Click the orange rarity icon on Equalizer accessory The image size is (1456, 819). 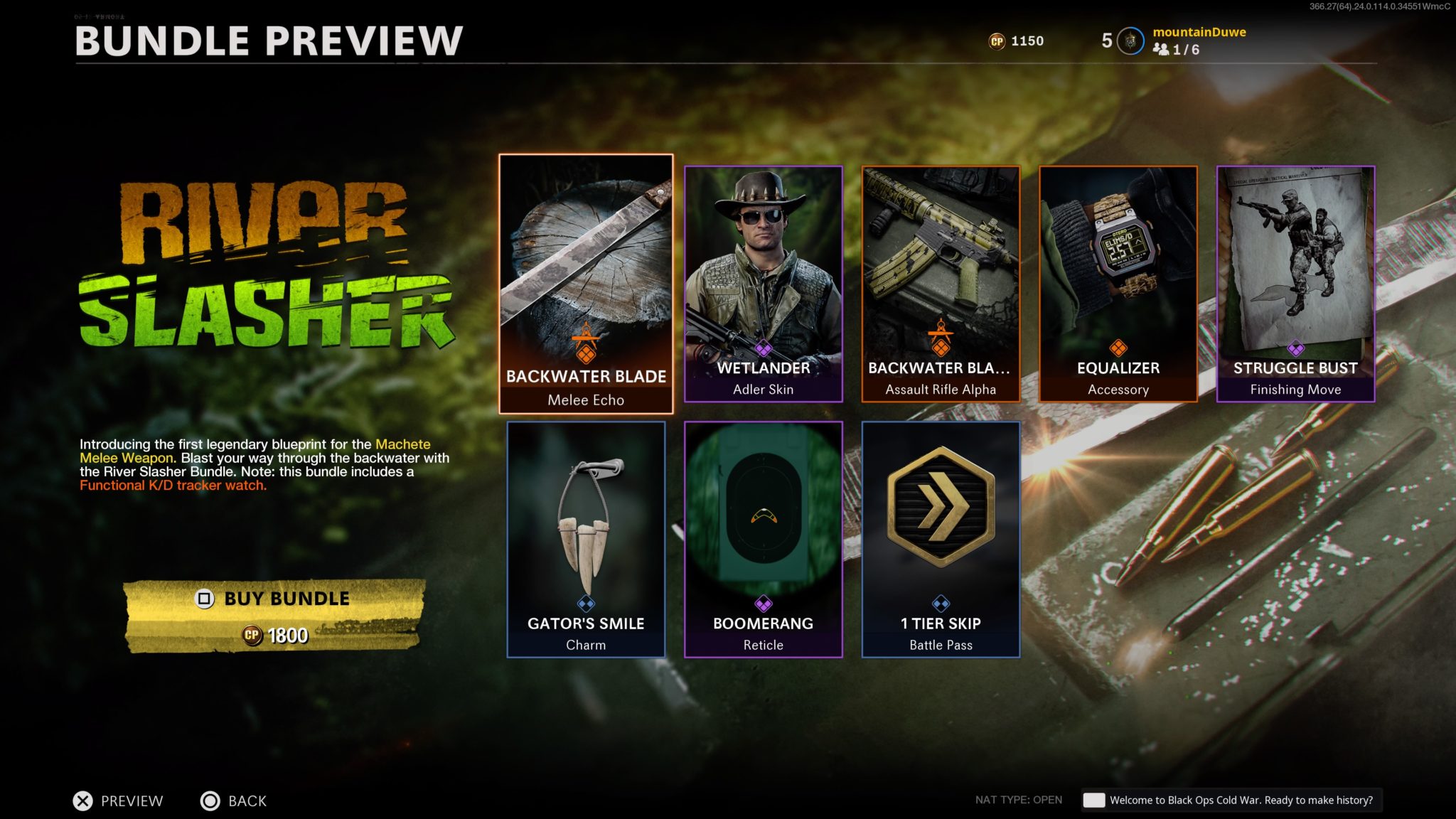pyautogui.click(x=1118, y=346)
